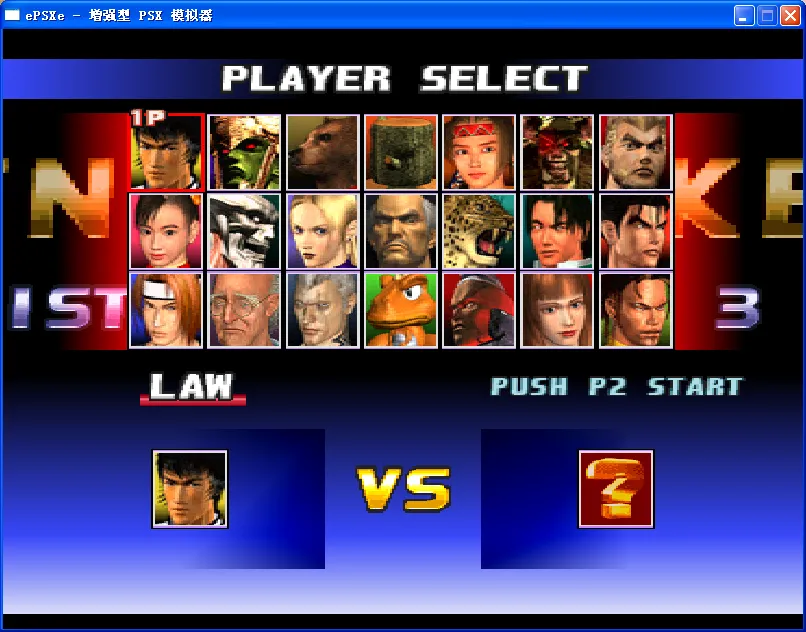This screenshot has height=632, width=806.
Task: Click the player 2 question mark box
Action: pyautogui.click(x=615, y=489)
